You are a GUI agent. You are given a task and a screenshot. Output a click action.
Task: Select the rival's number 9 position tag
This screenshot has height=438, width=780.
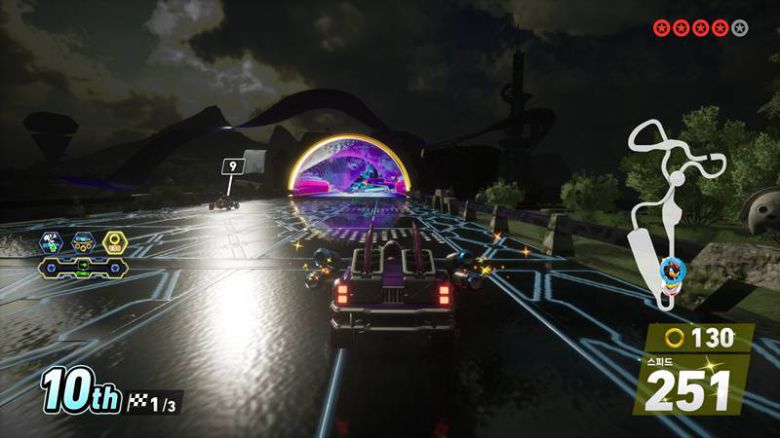[234, 166]
